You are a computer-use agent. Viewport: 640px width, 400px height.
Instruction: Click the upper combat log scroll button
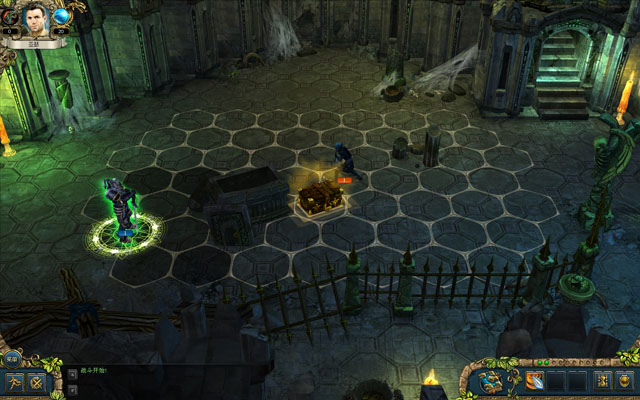tap(72, 371)
